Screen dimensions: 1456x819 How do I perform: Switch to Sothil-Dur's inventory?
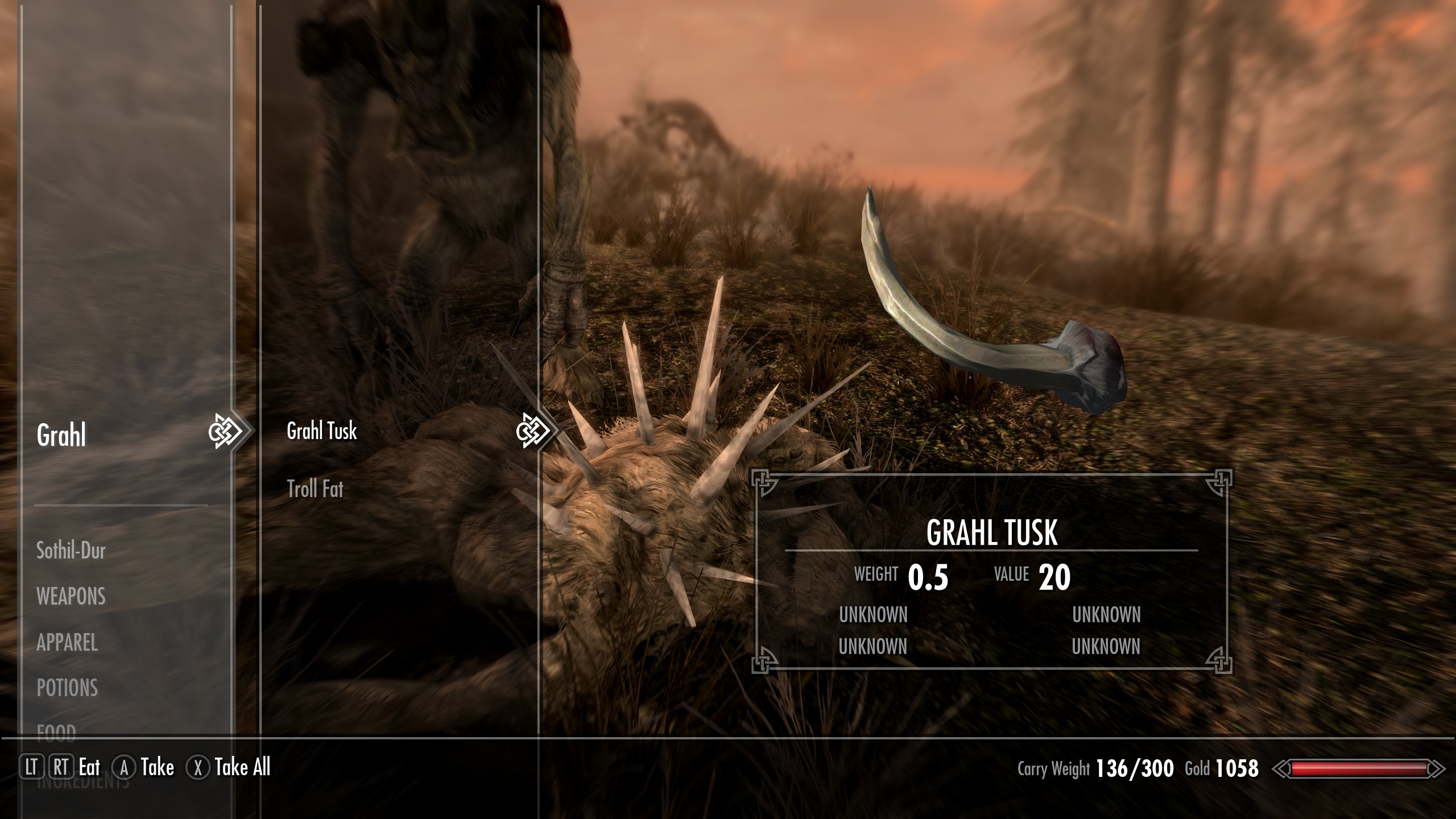tap(71, 551)
